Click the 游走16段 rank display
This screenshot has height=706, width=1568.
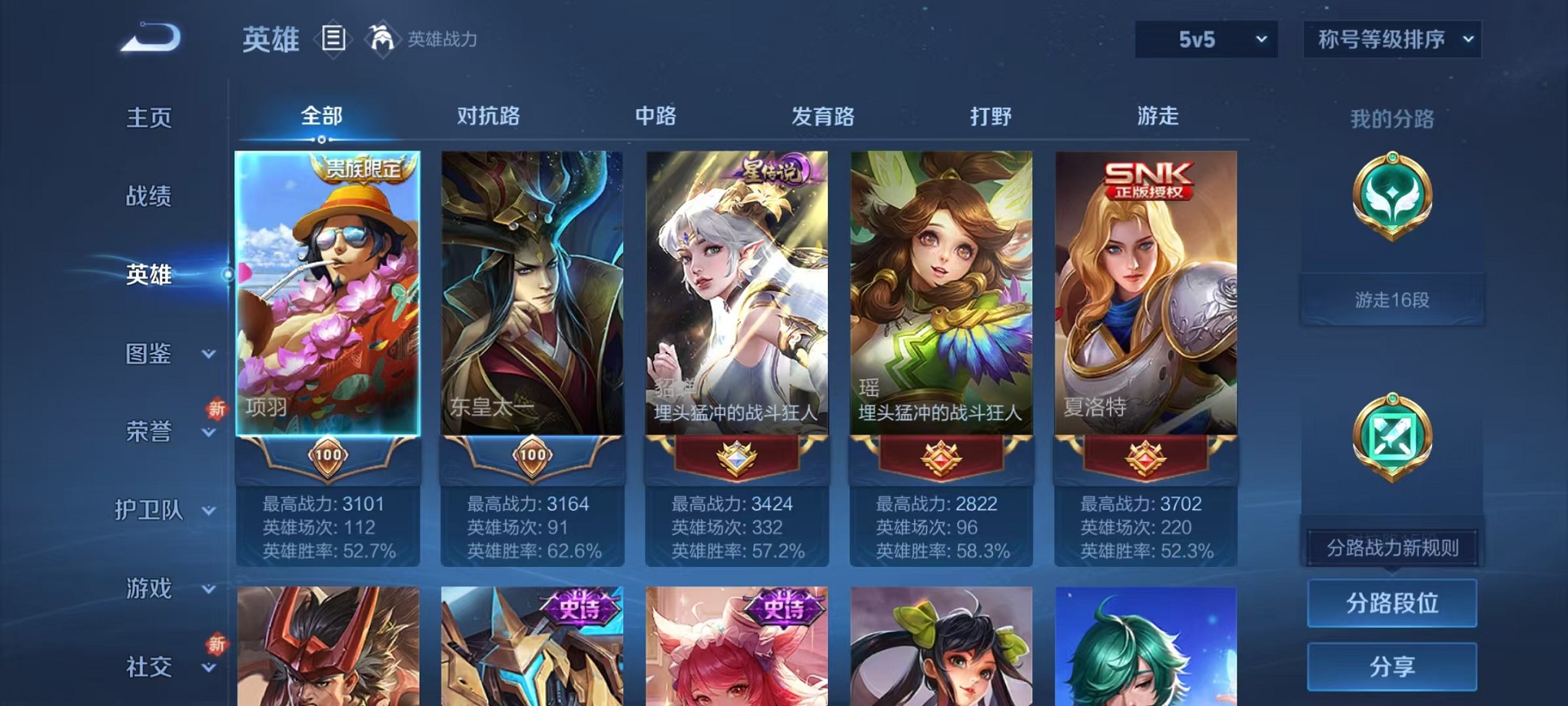point(1391,298)
